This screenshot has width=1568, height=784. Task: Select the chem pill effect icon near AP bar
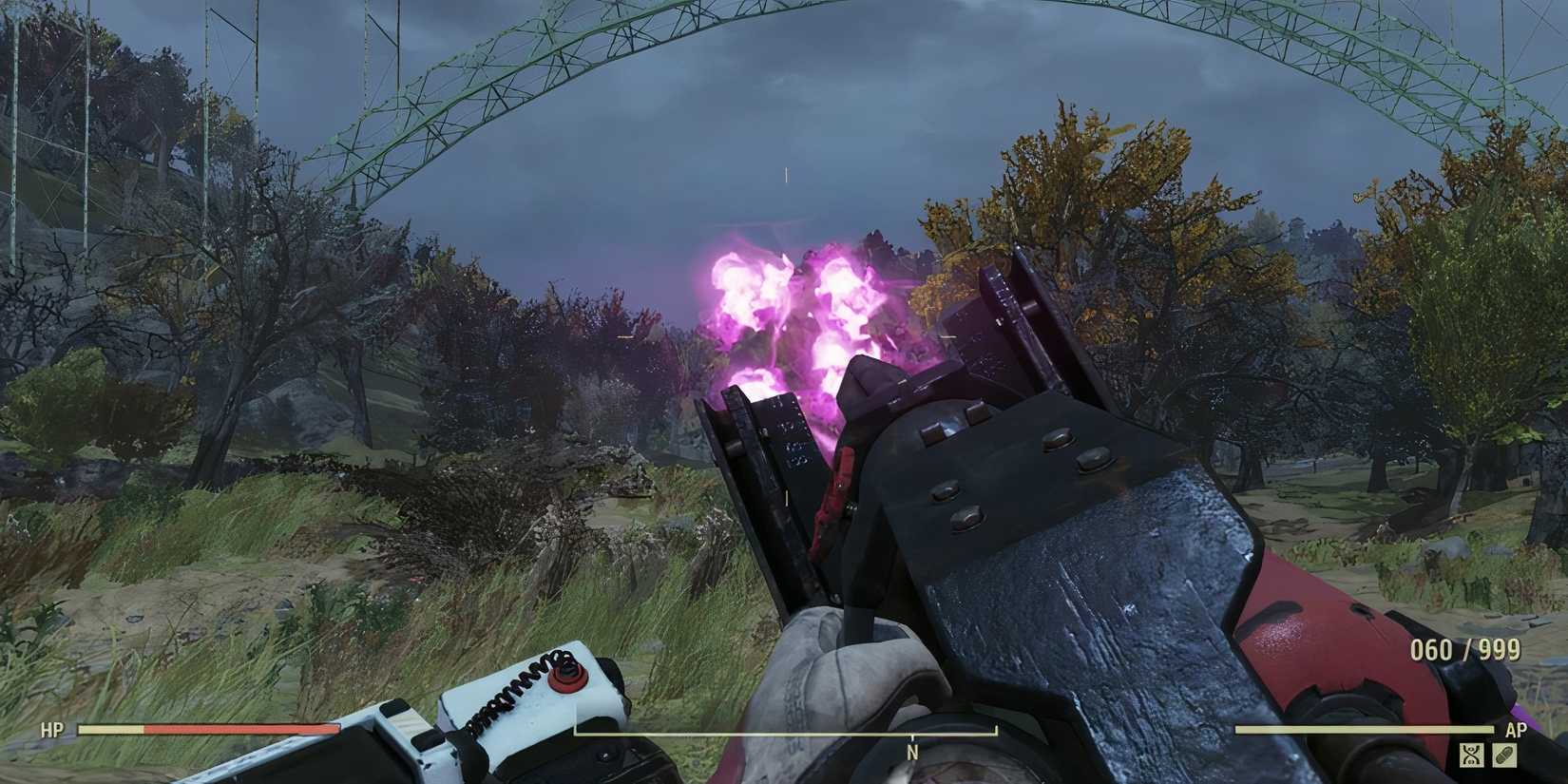[x=1504, y=755]
